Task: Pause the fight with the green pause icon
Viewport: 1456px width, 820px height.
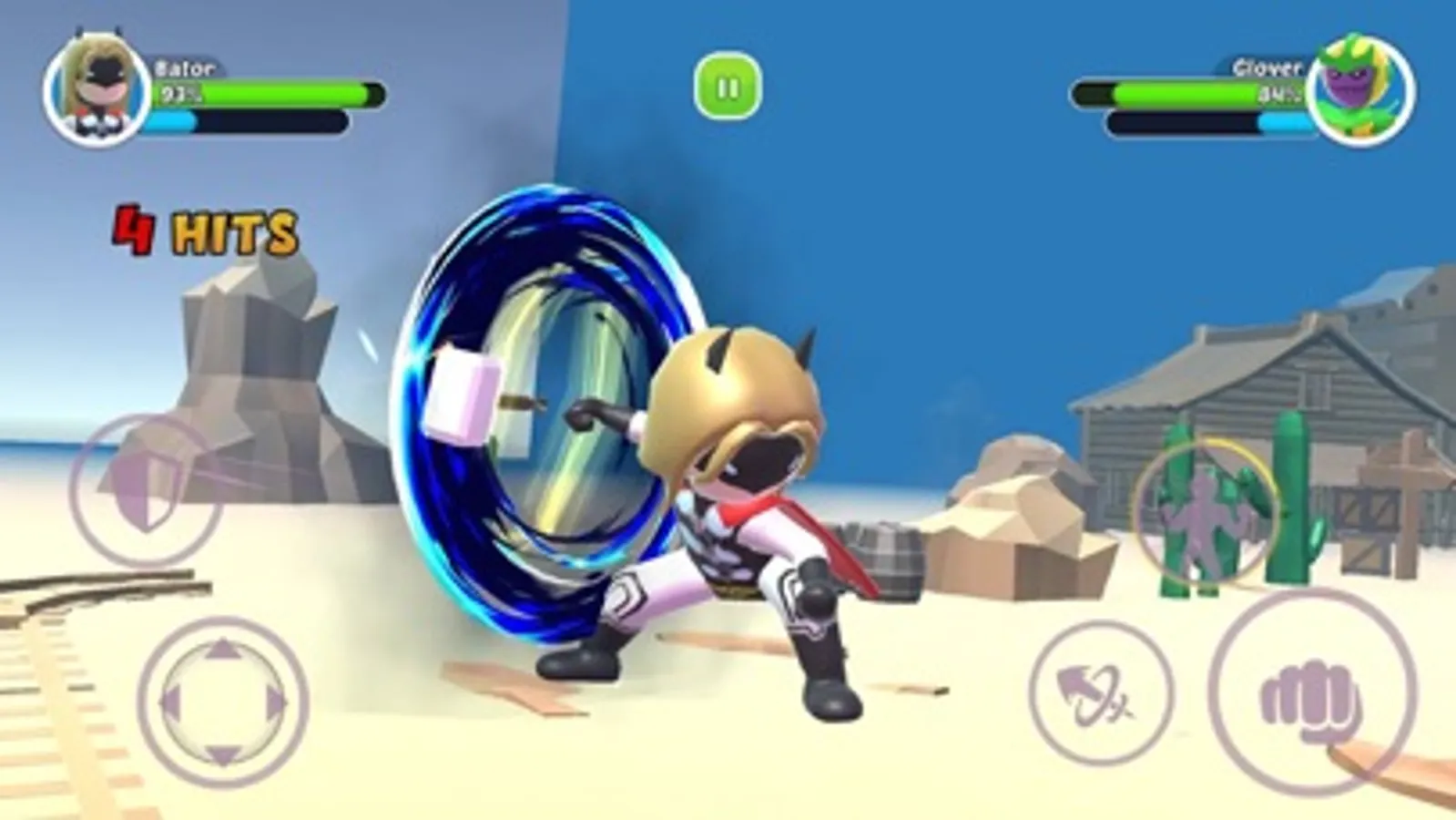Action: (726, 84)
